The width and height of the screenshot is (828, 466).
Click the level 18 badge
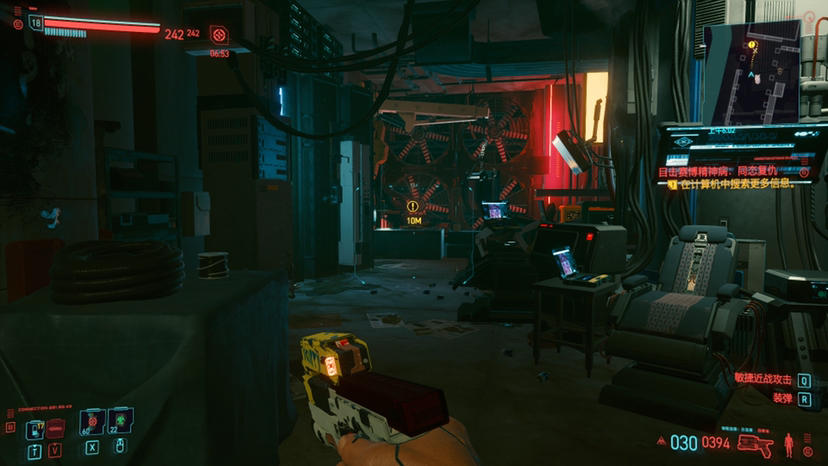[x=36, y=23]
